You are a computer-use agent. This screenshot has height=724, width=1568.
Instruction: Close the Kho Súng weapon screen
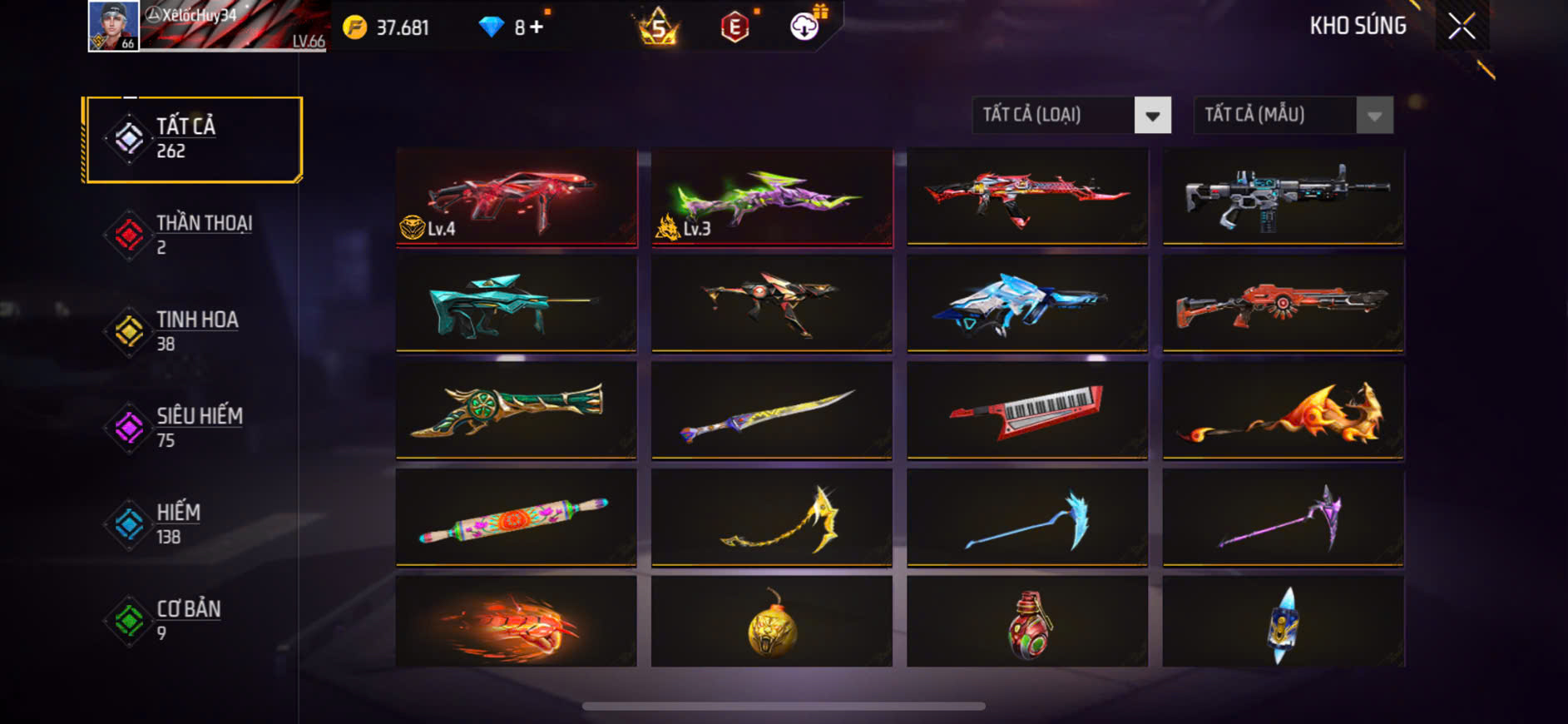[x=1462, y=27]
